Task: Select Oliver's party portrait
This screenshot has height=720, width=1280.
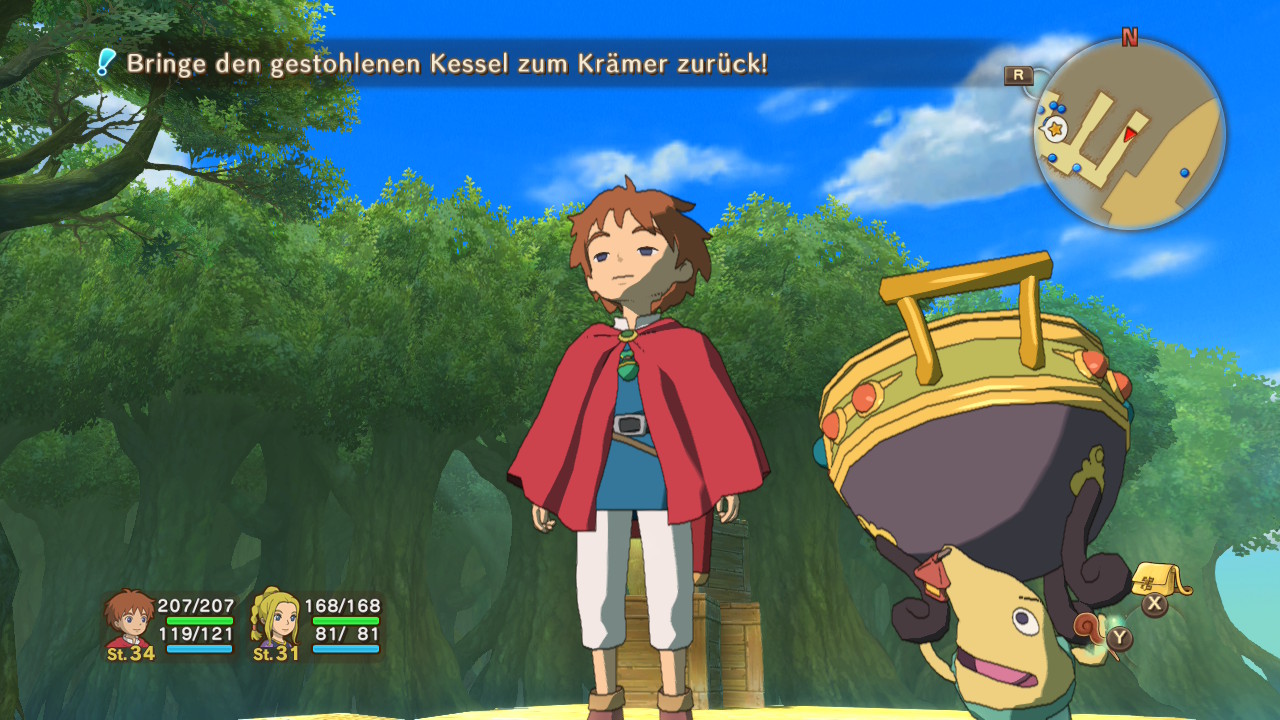Action: (x=129, y=618)
